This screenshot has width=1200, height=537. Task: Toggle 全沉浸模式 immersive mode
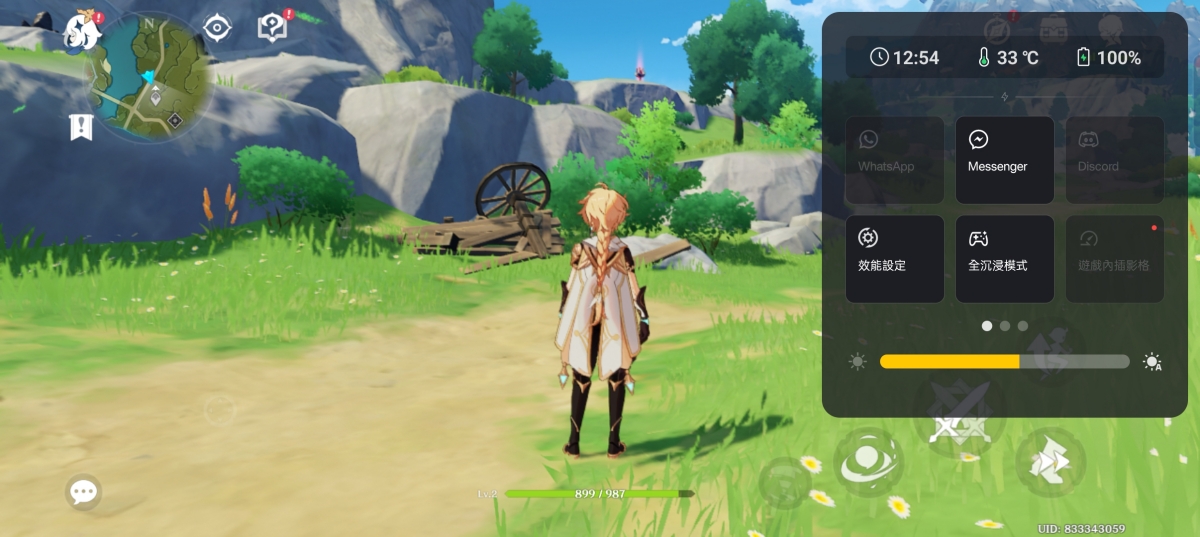(x=1004, y=259)
